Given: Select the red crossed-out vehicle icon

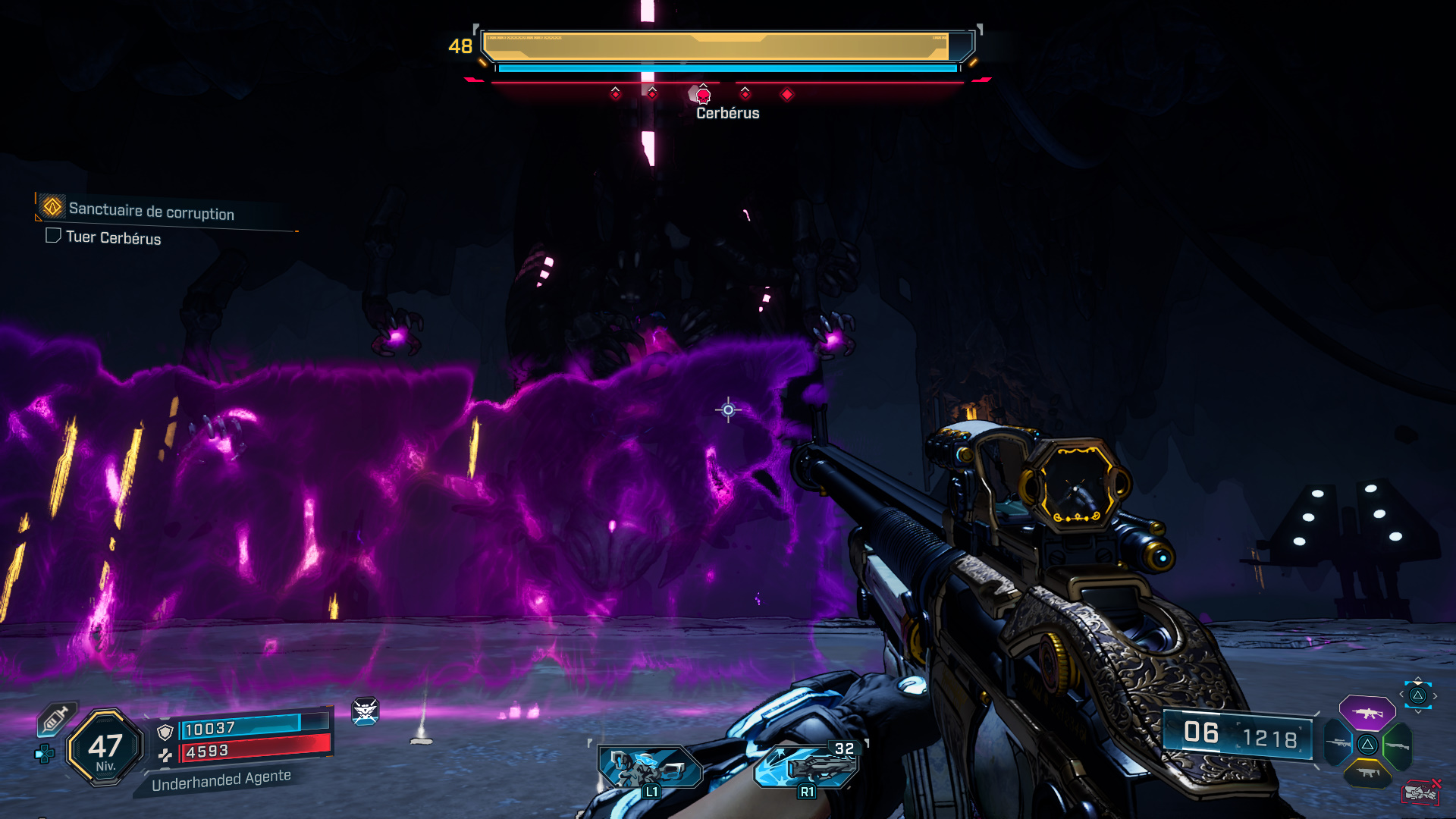Looking at the screenshot, I should [1420, 792].
